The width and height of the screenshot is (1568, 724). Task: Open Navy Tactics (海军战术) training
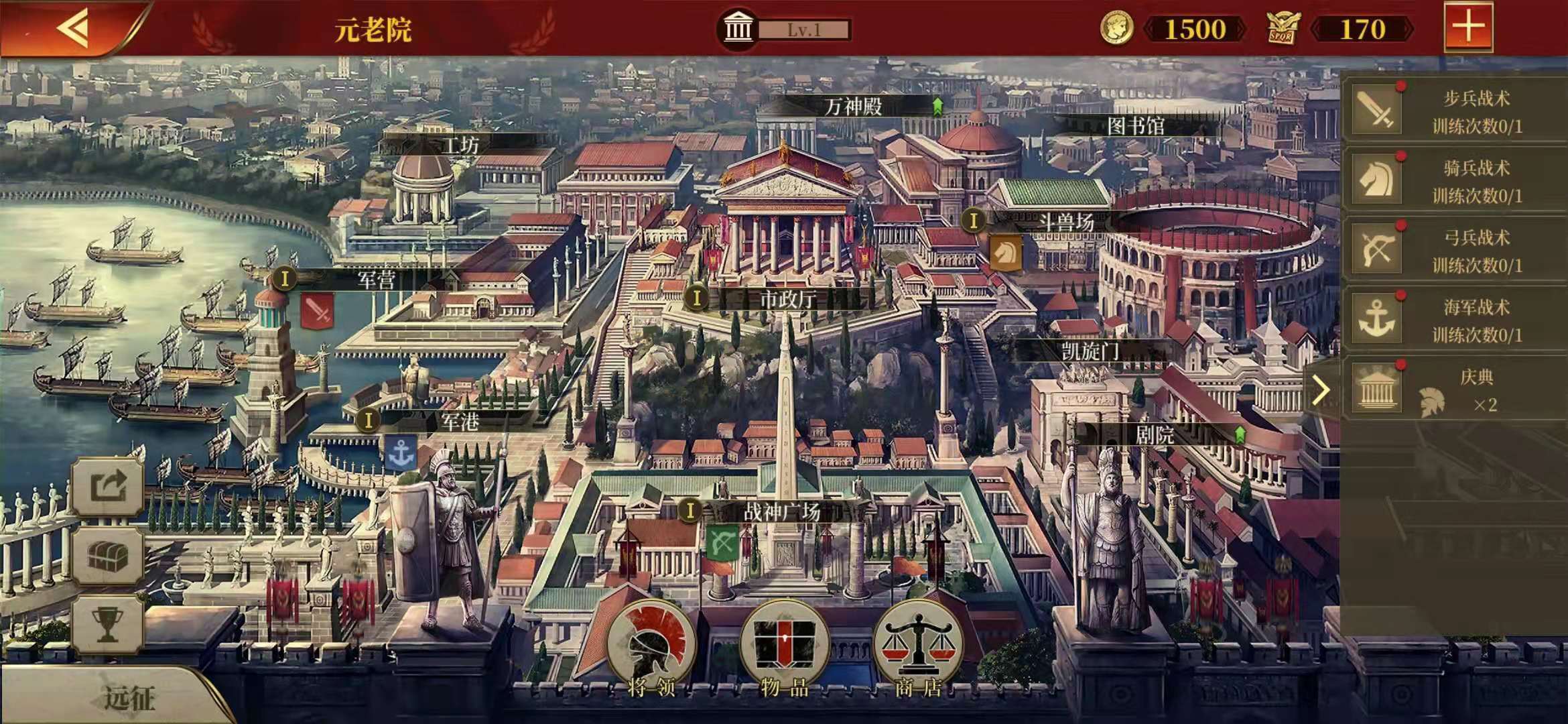point(1454,320)
